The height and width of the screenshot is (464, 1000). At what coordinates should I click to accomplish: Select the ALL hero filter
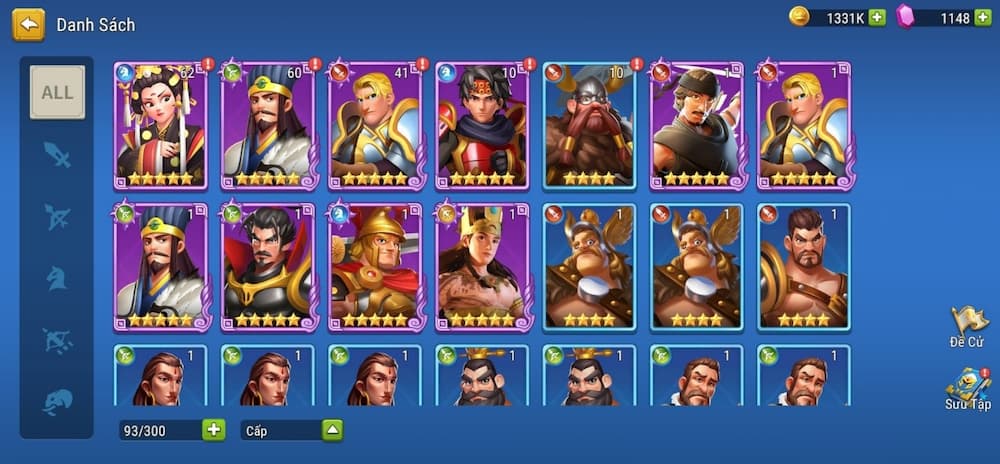click(57, 92)
